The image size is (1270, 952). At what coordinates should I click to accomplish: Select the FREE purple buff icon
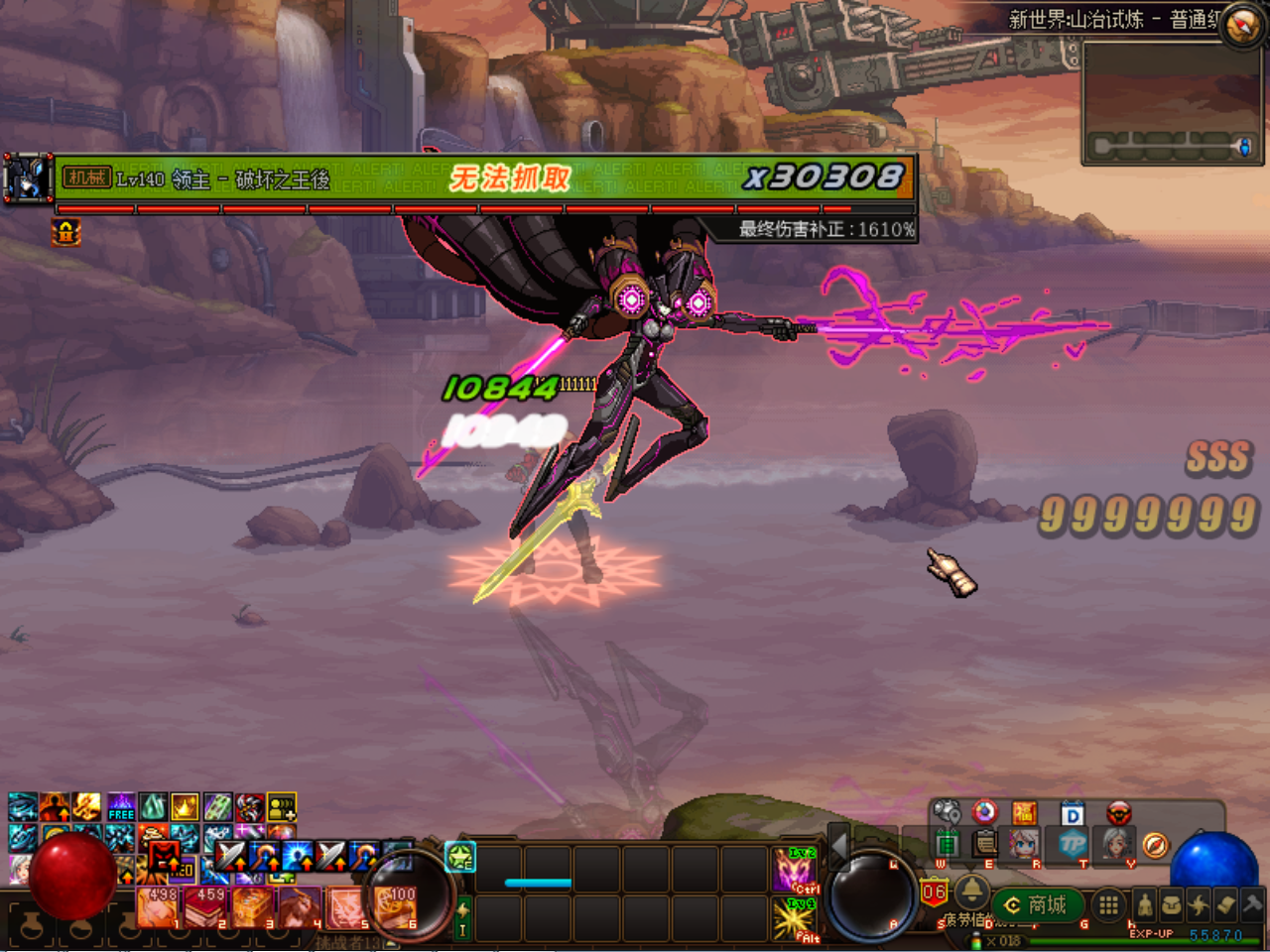(x=121, y=807)
